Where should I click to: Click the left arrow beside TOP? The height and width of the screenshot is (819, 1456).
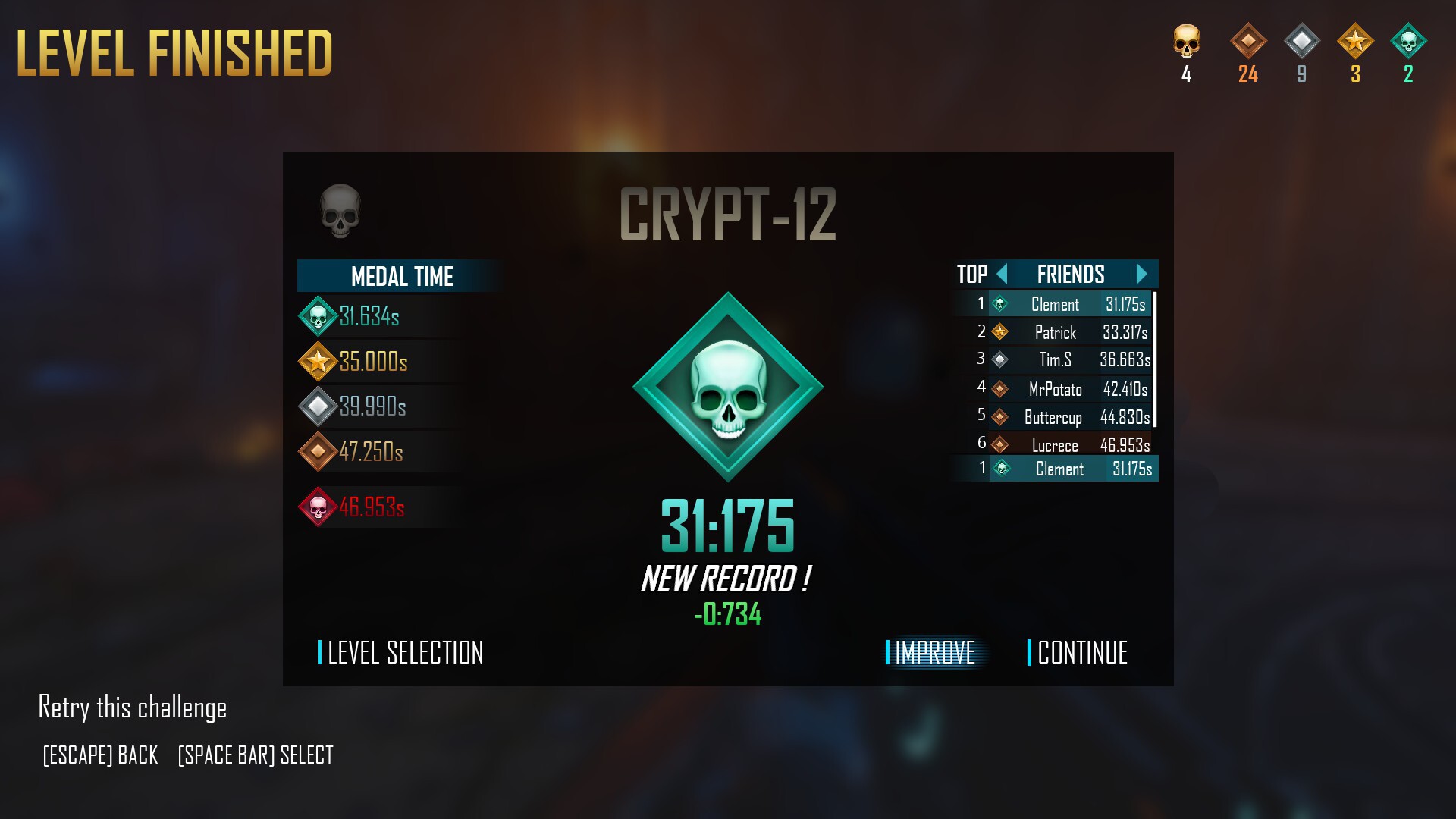[1003, 275]
